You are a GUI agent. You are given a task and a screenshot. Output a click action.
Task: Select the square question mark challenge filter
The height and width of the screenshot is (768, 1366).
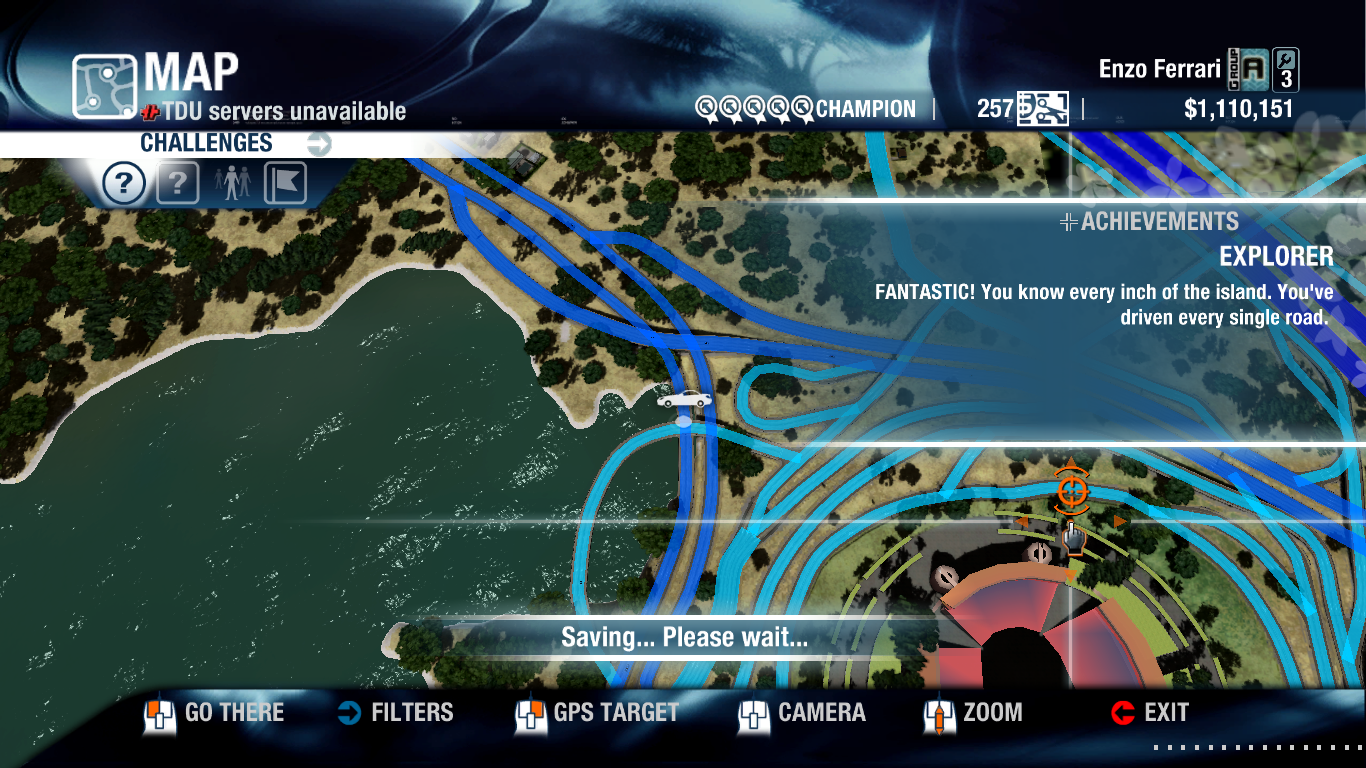[x=178, y=184]
